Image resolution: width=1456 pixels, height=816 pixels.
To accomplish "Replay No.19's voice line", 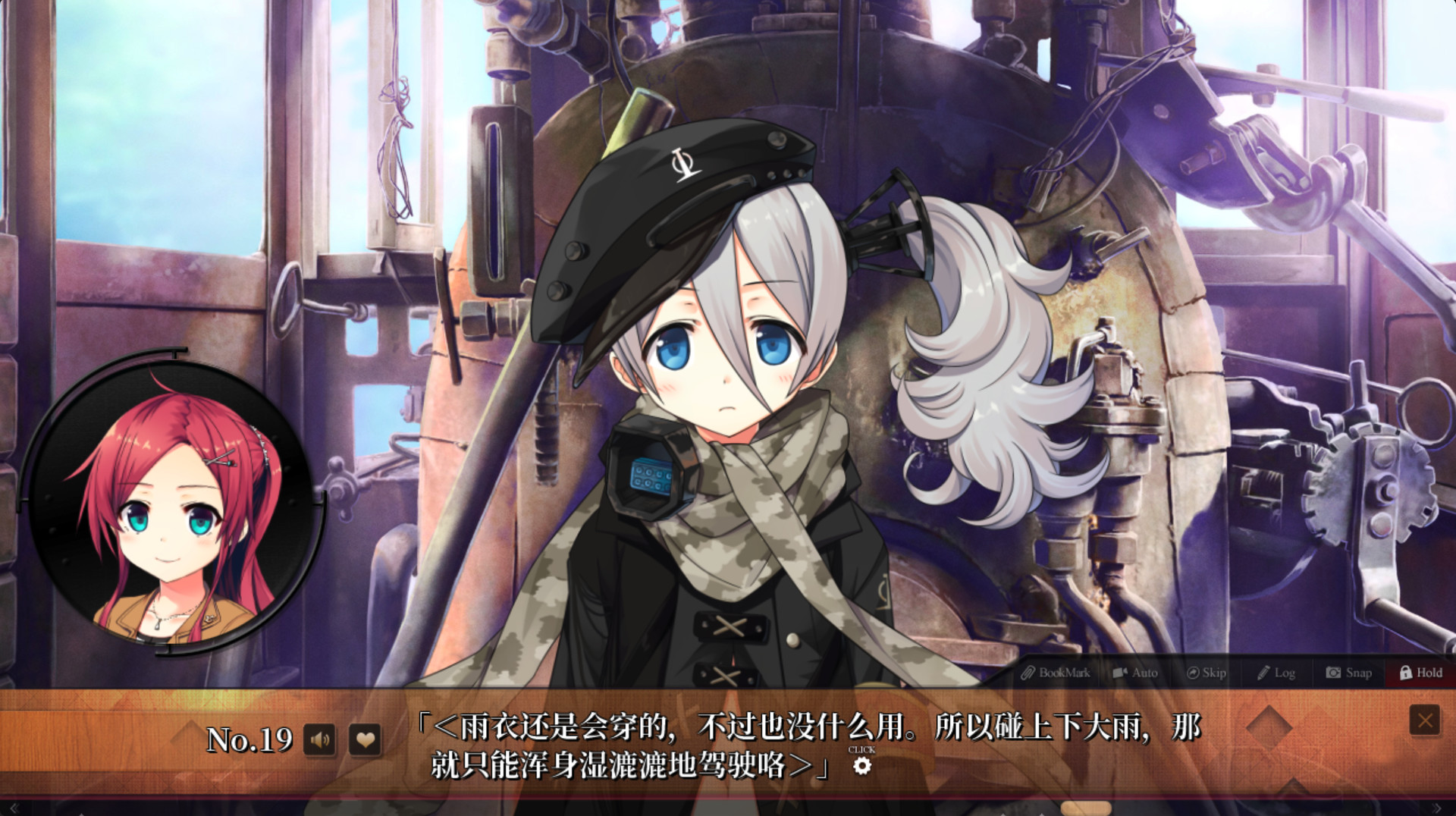I will 320,739.
